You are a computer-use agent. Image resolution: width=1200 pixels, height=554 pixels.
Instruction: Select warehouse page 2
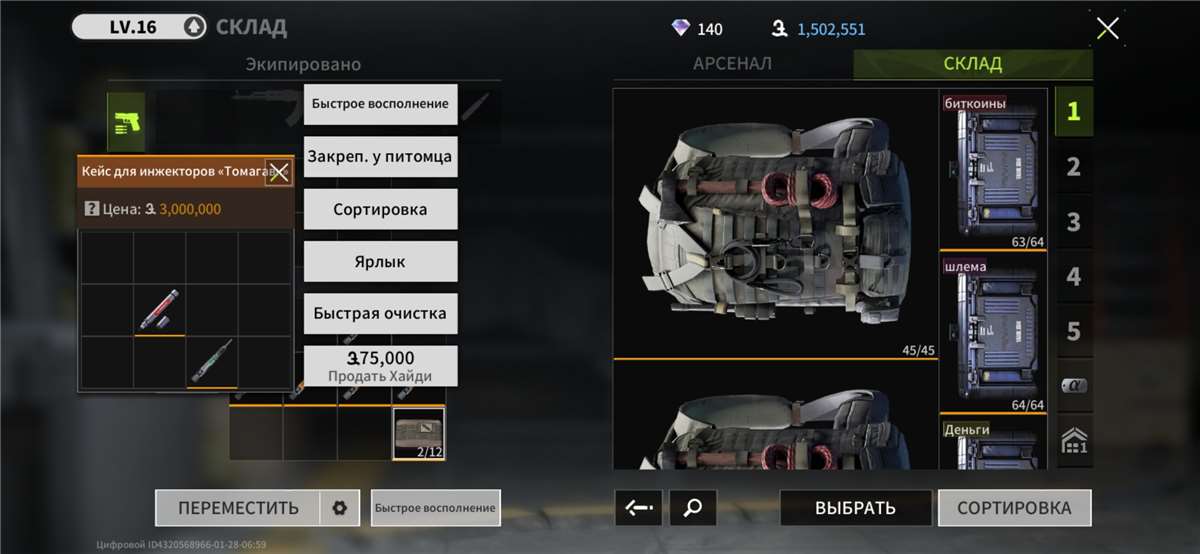(x=1073, y=167)
